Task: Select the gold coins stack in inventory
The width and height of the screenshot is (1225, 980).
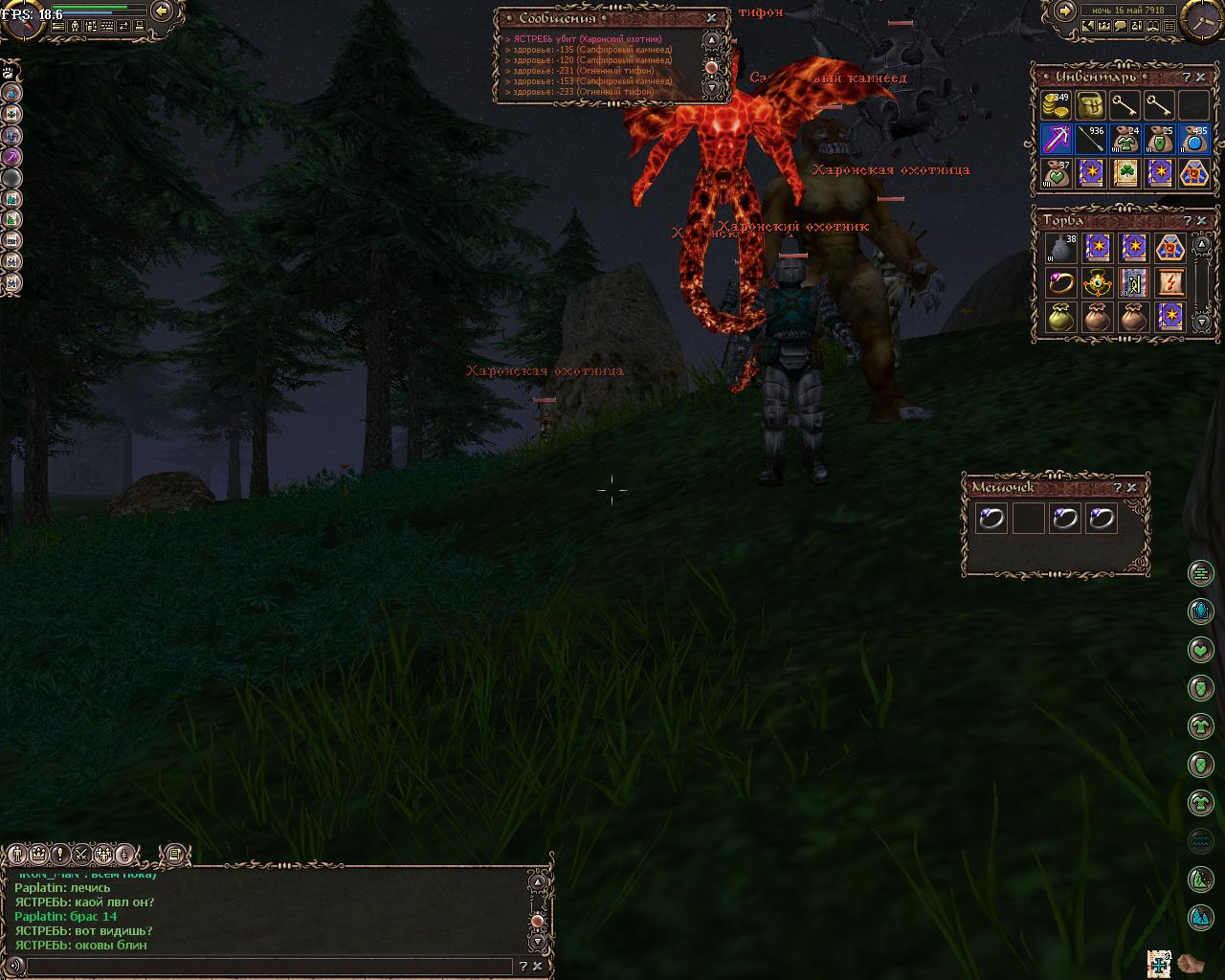Action: click(x=1056, y=105)
